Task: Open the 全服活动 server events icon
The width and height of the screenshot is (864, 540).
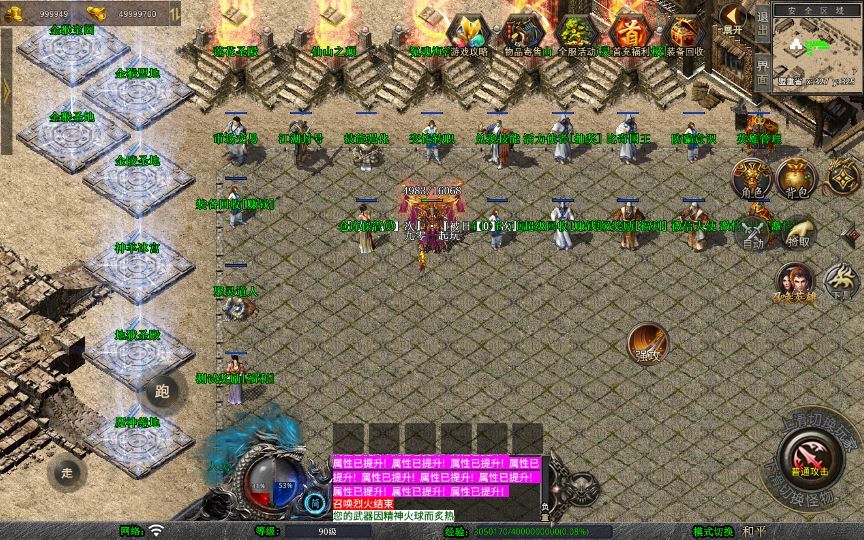Action: pyautogui.click(x=576, y=34)
